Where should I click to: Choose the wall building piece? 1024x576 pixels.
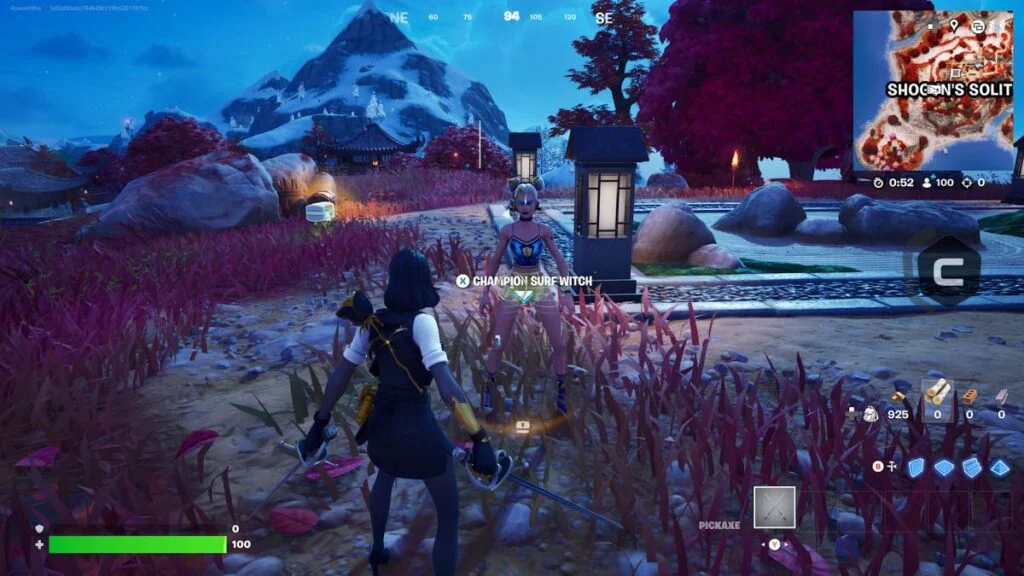click(916, 467)
